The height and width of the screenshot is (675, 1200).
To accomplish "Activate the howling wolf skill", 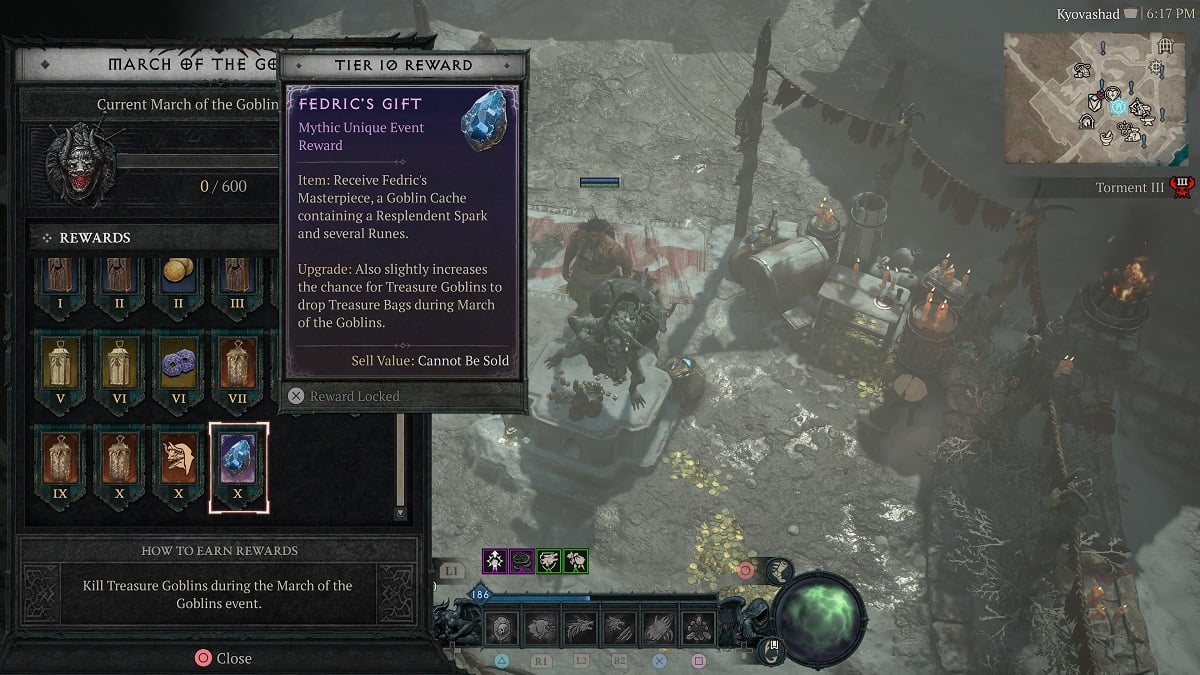I will pos(580,628).
